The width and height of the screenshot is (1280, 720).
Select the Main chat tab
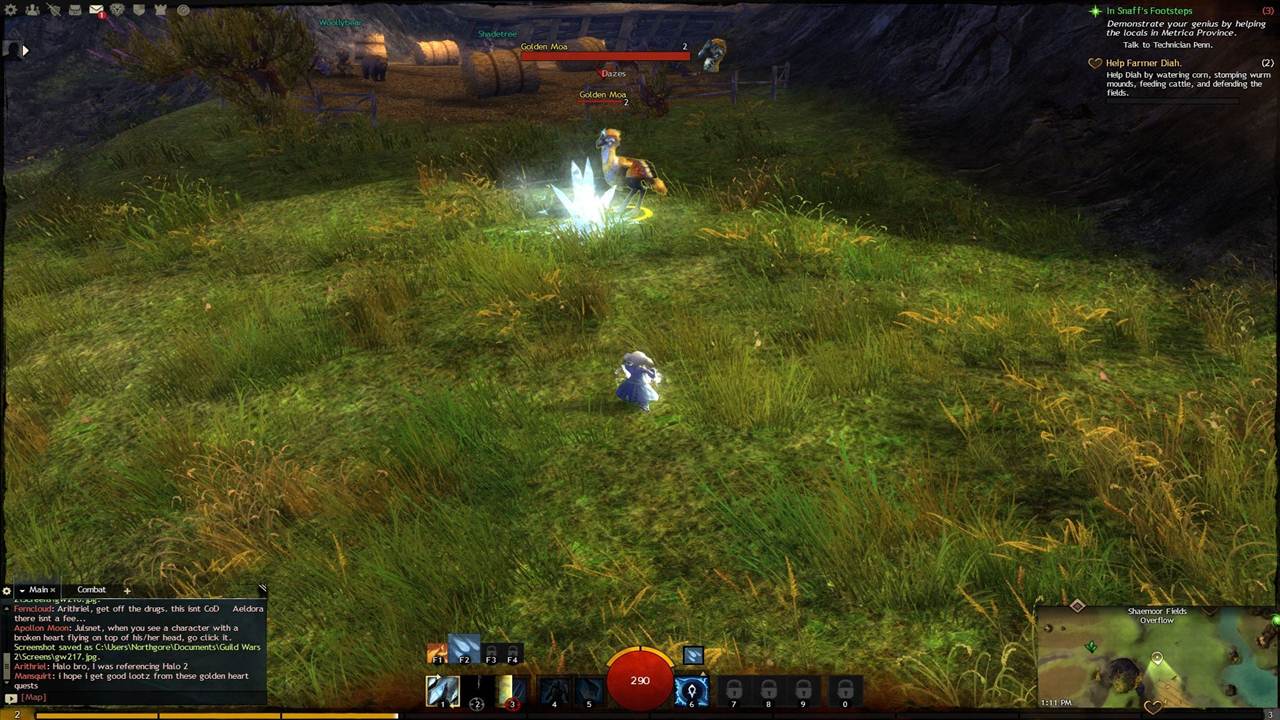tap(38, 590)
